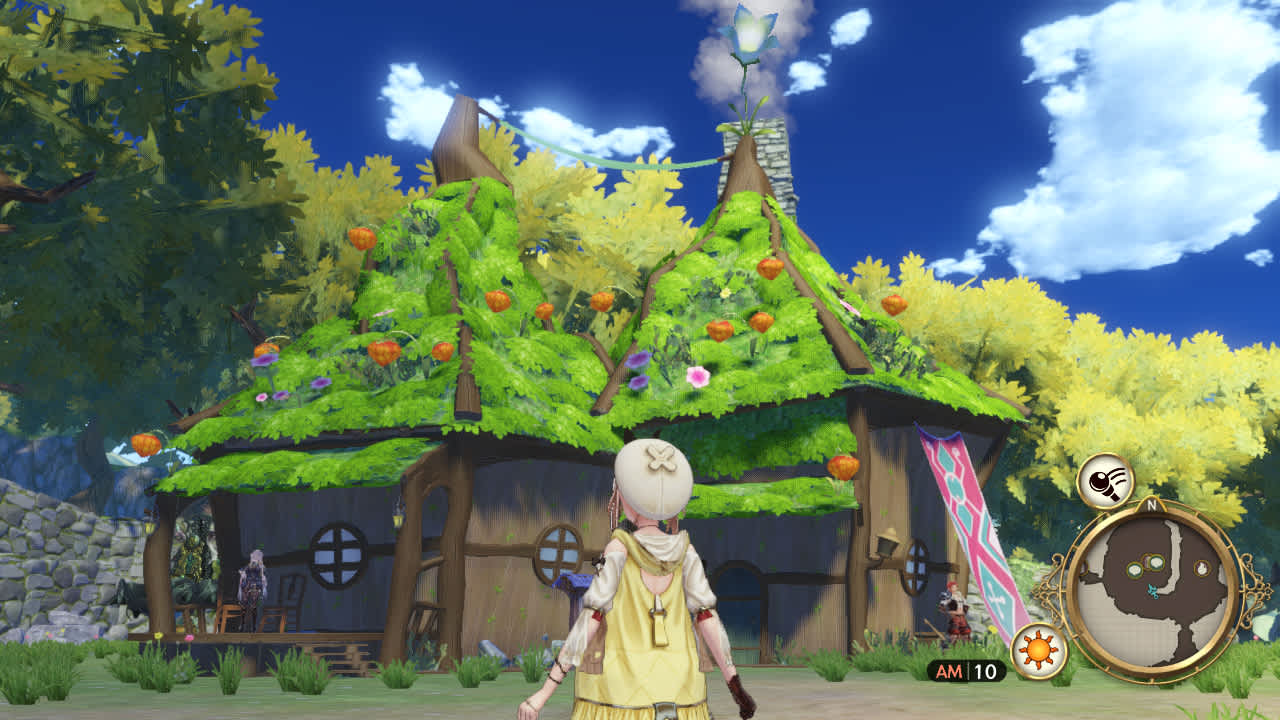The height and width of the screenshot is (720, 1280).
Task: Click the N compass marker on the minimap
Action: pos(1150,505)
